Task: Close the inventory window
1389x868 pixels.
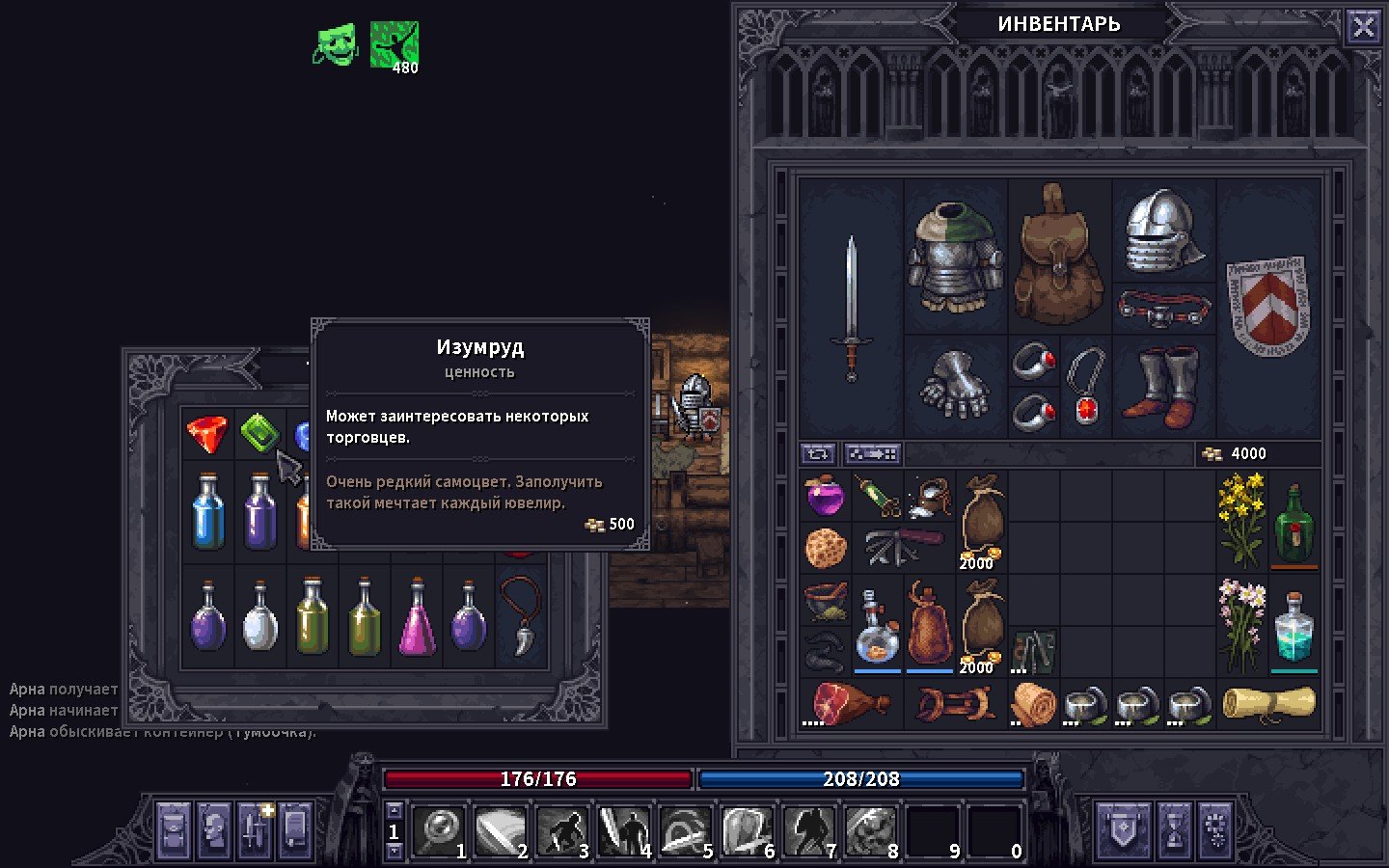Action: click(x=1363, y=27)
